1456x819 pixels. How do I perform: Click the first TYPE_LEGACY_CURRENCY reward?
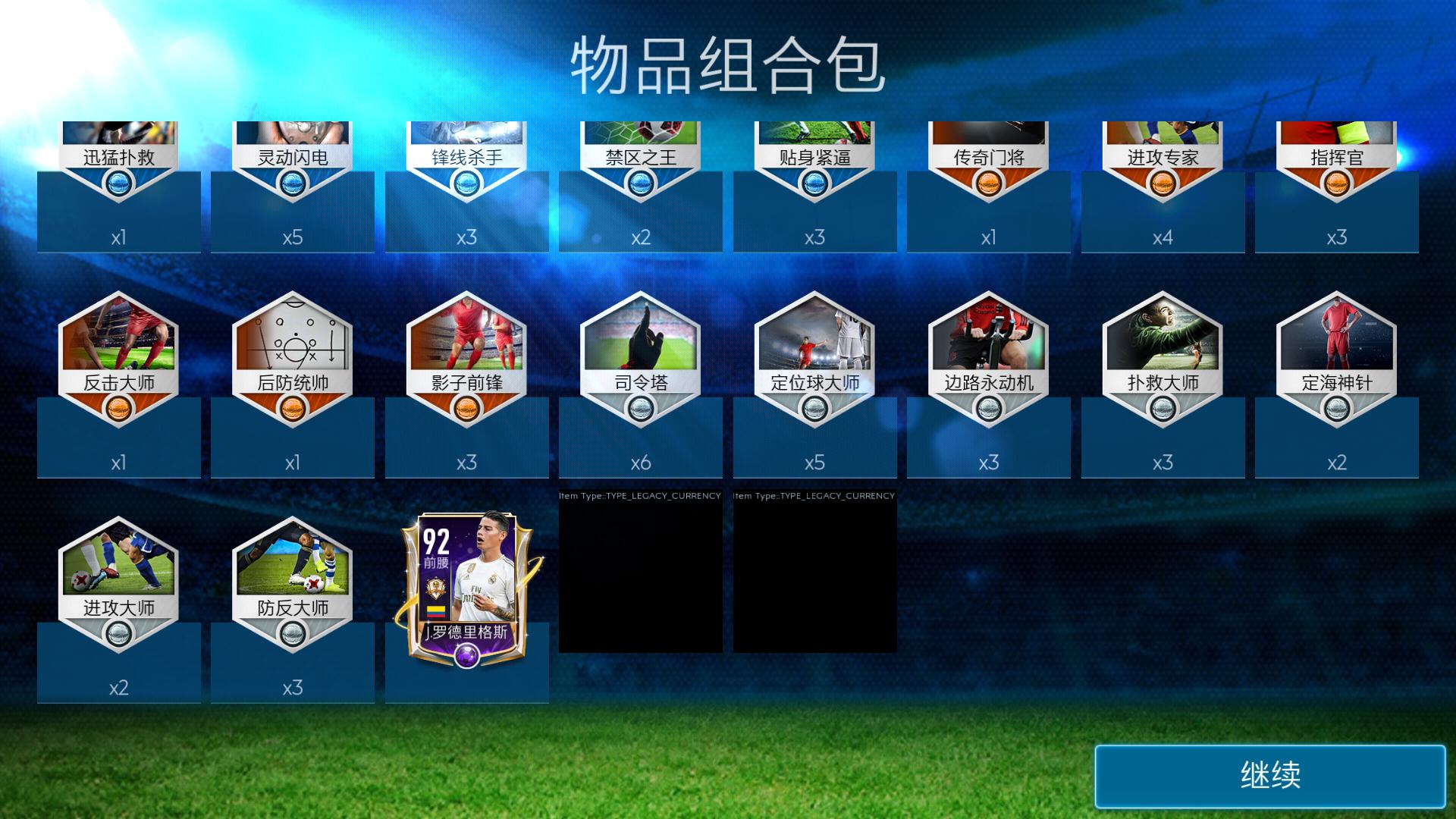641,576
